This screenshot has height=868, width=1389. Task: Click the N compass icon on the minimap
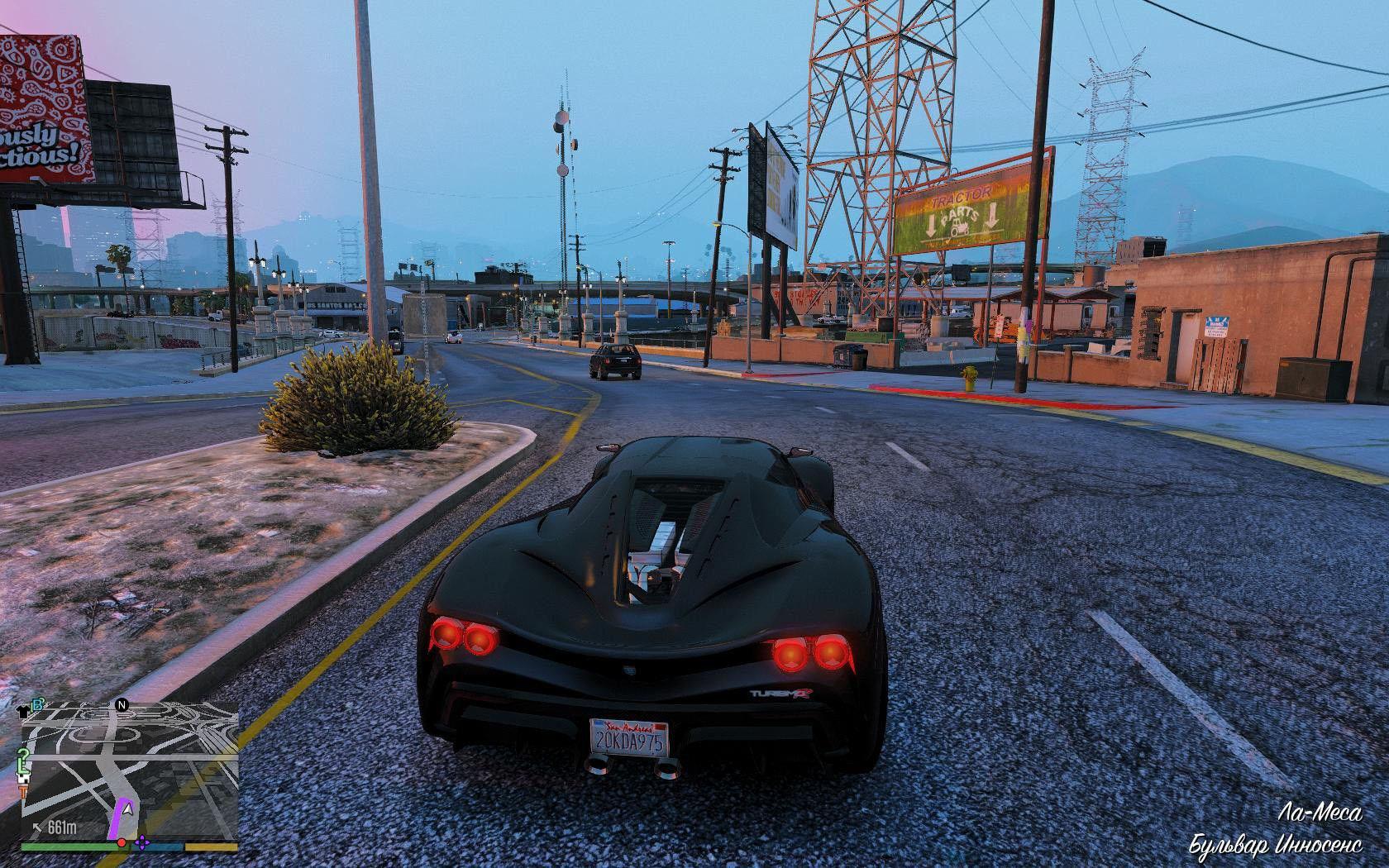pos(122,705)
